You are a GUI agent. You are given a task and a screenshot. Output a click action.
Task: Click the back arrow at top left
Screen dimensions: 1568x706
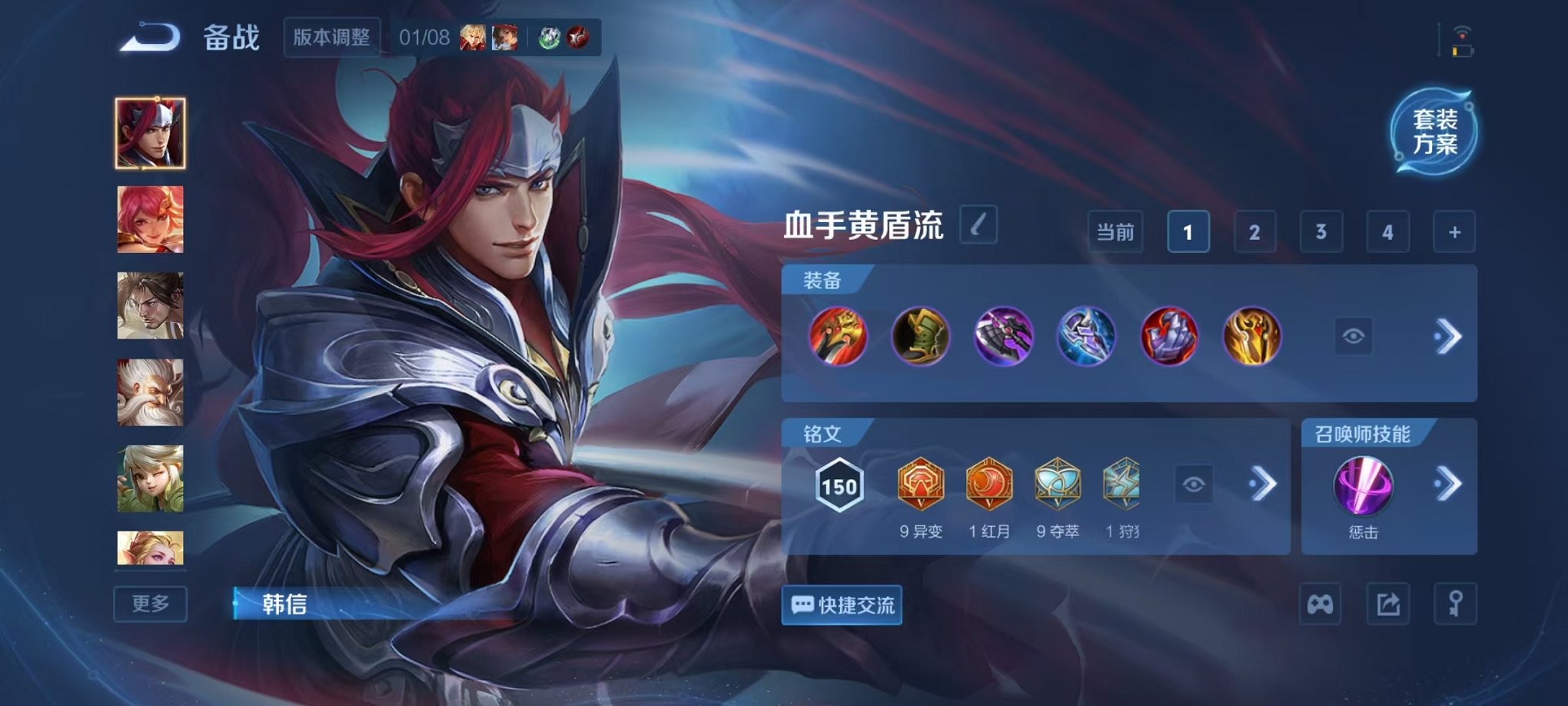[146, 35]
